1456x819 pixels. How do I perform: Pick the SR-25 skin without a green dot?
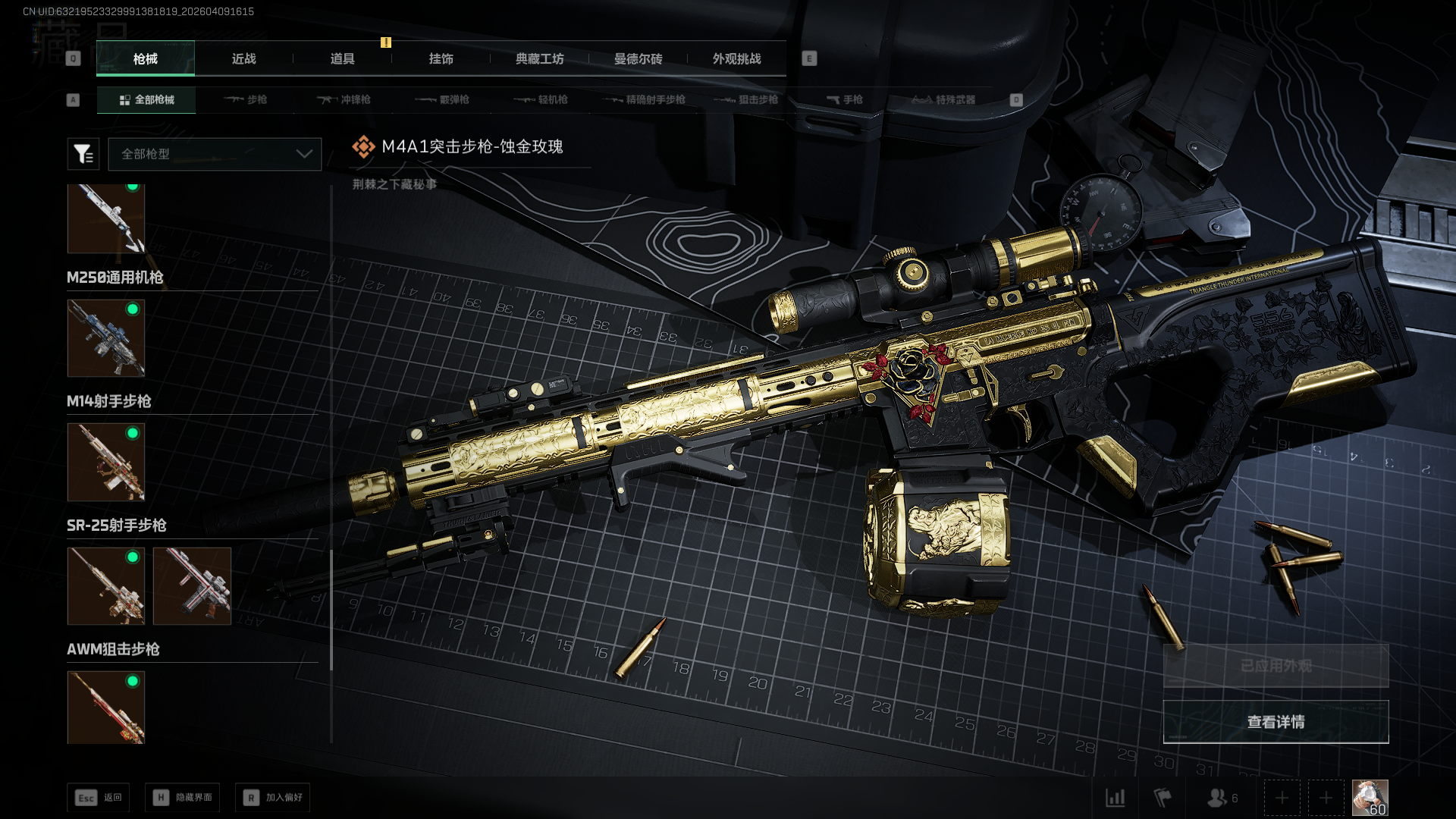coord(192,586)
